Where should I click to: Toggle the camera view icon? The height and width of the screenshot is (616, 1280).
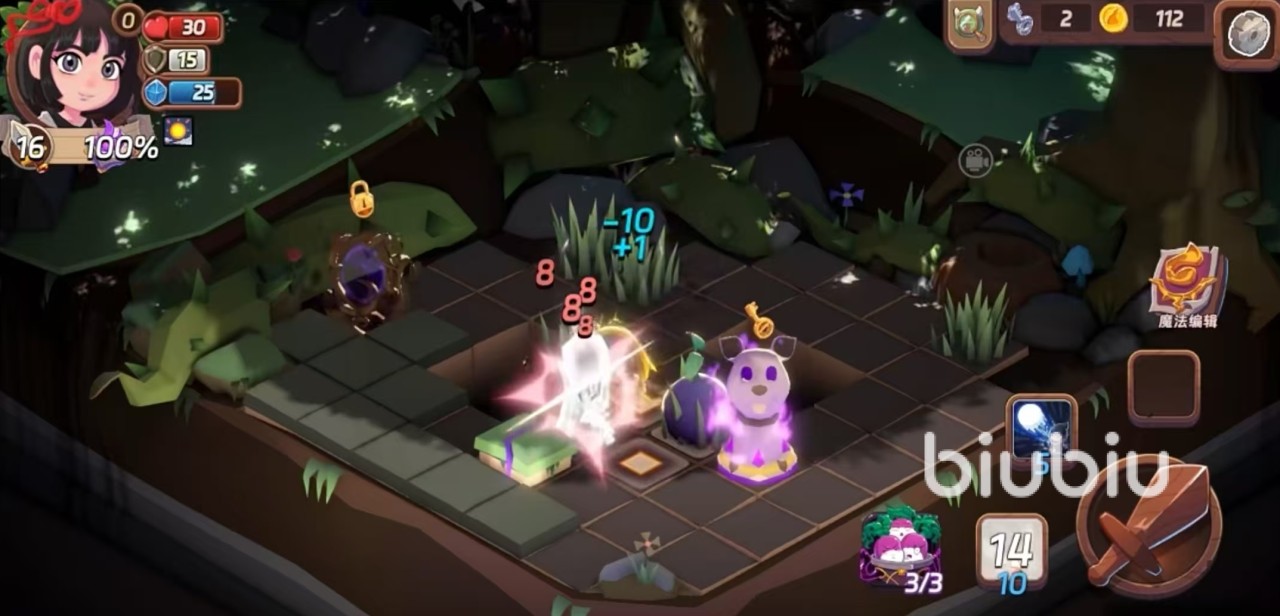(x=975, y=161)
